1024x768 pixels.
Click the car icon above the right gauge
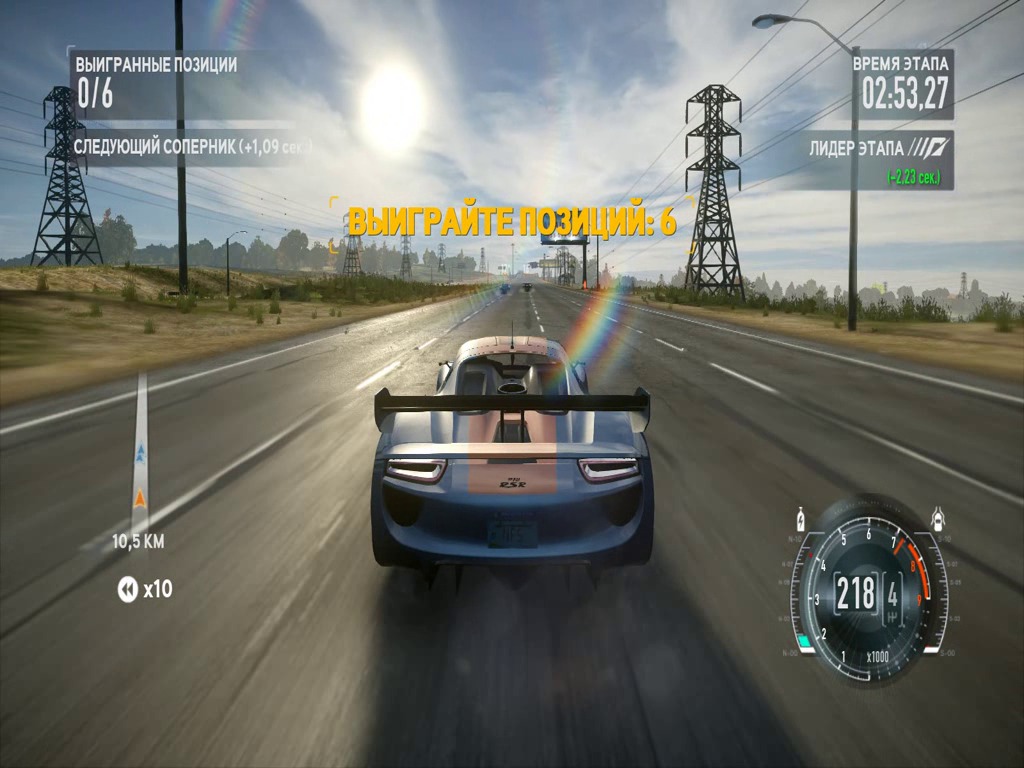pyautogui.click(x=938, y=519)
